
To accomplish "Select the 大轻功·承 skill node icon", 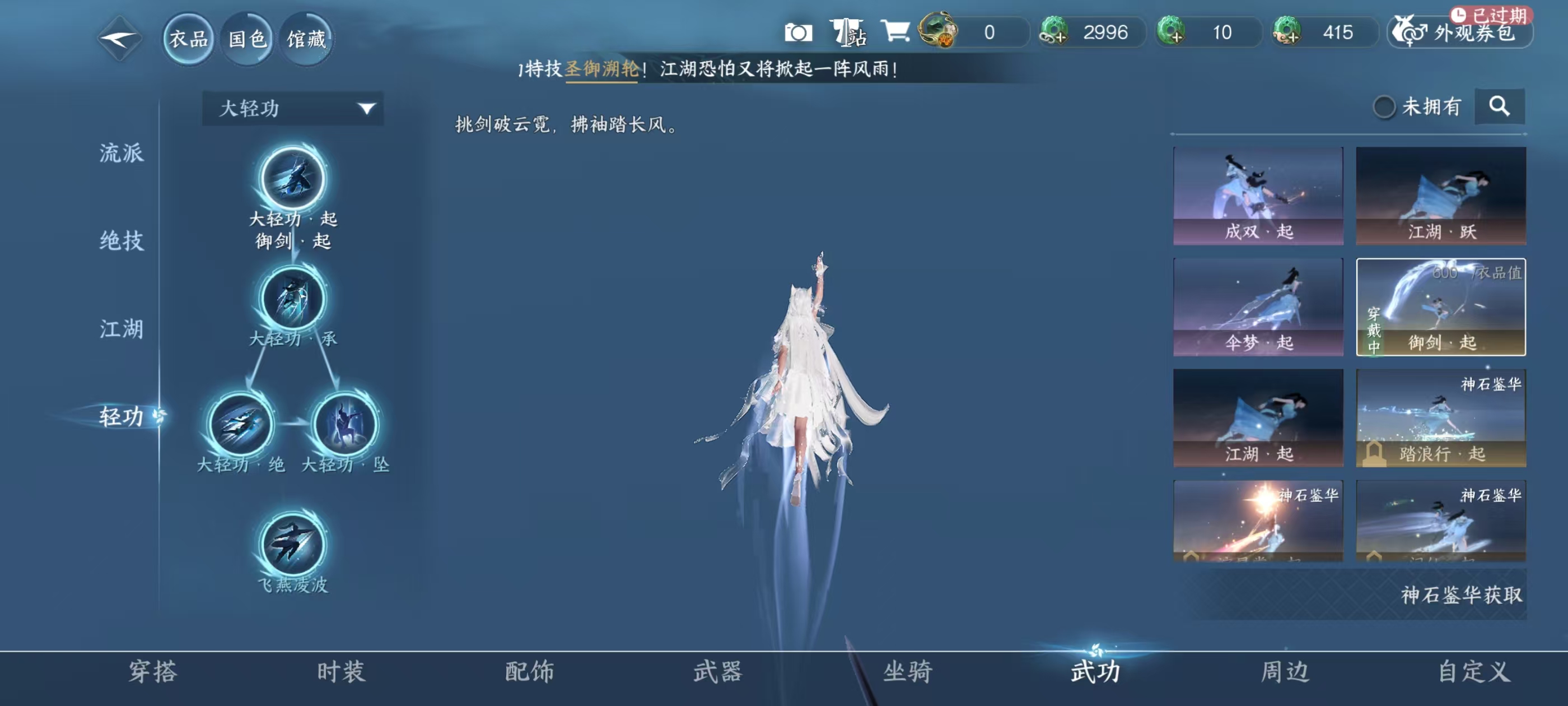I will 292,300.
